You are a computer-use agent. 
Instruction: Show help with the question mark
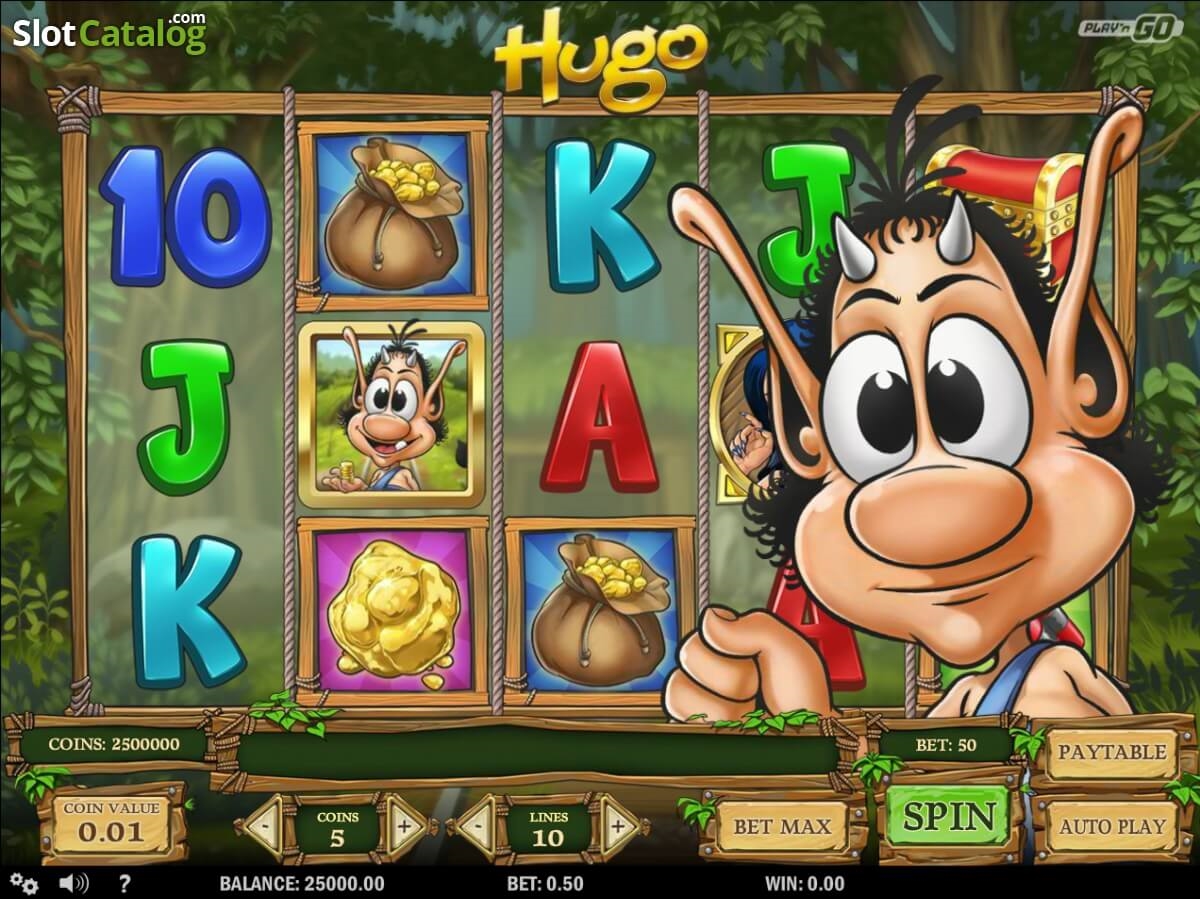click(125, 884)
